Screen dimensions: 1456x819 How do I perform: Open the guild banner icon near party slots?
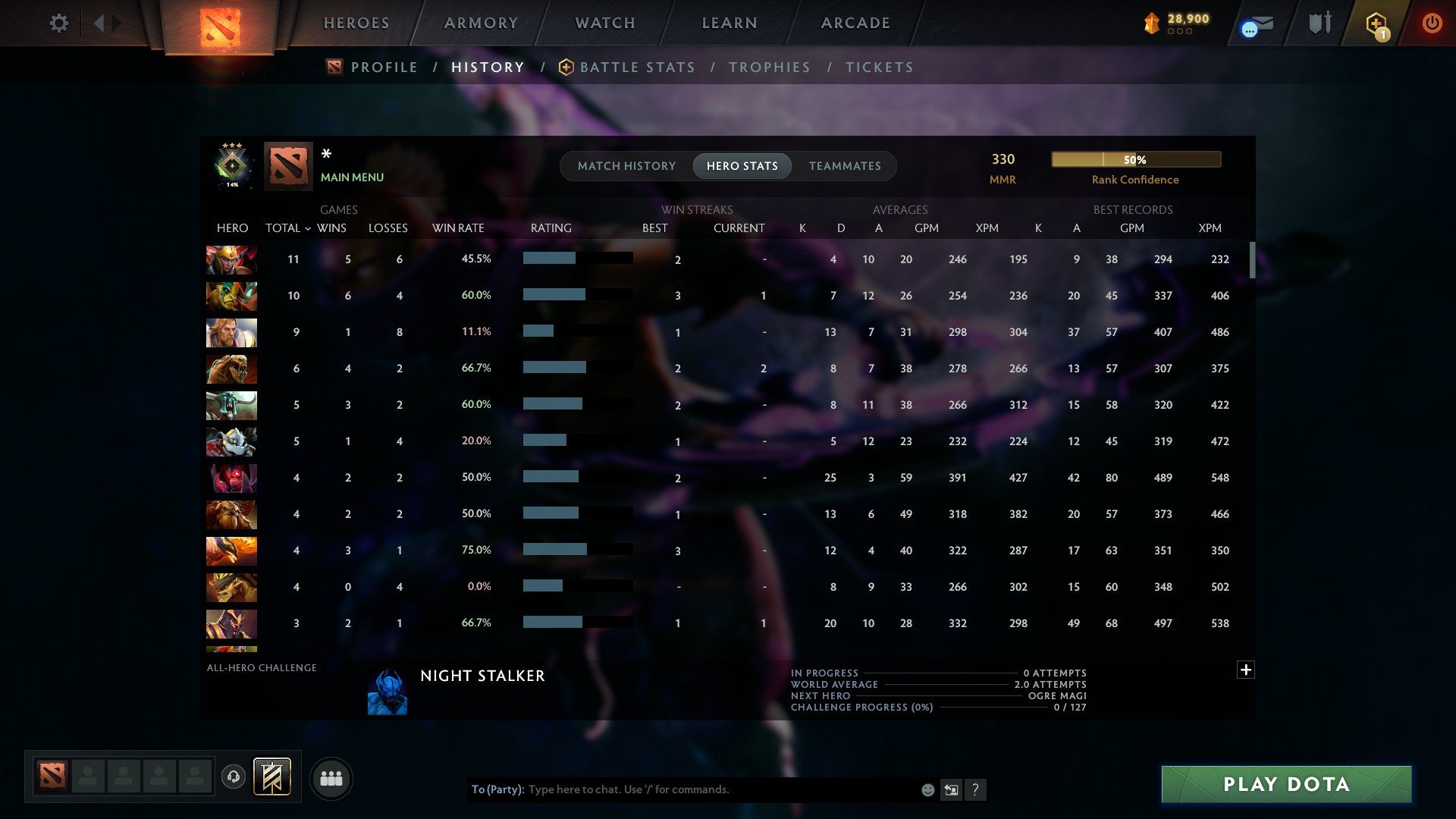(274, 777)
